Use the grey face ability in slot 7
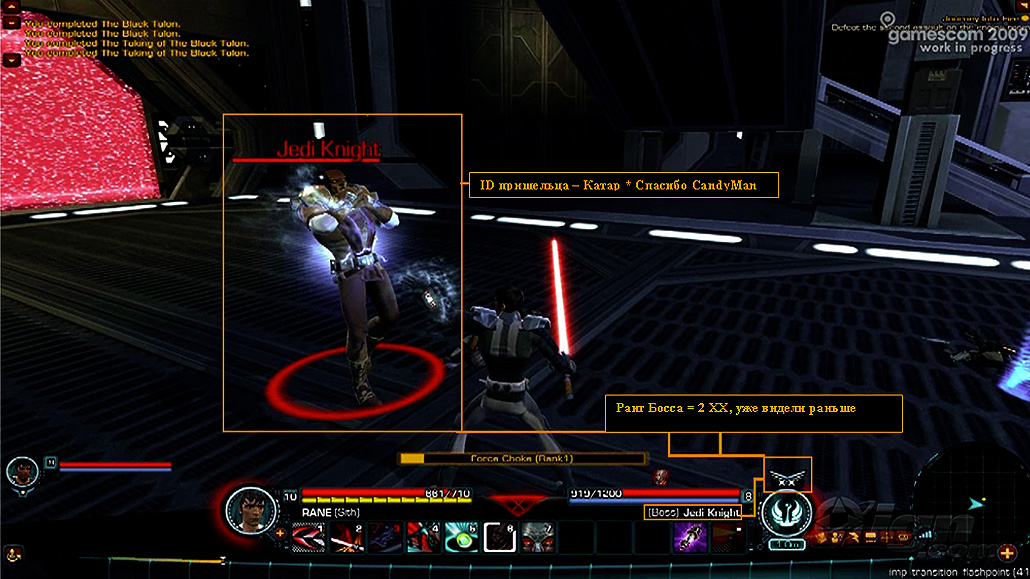The image size is (1030, 579). [537, 537]
